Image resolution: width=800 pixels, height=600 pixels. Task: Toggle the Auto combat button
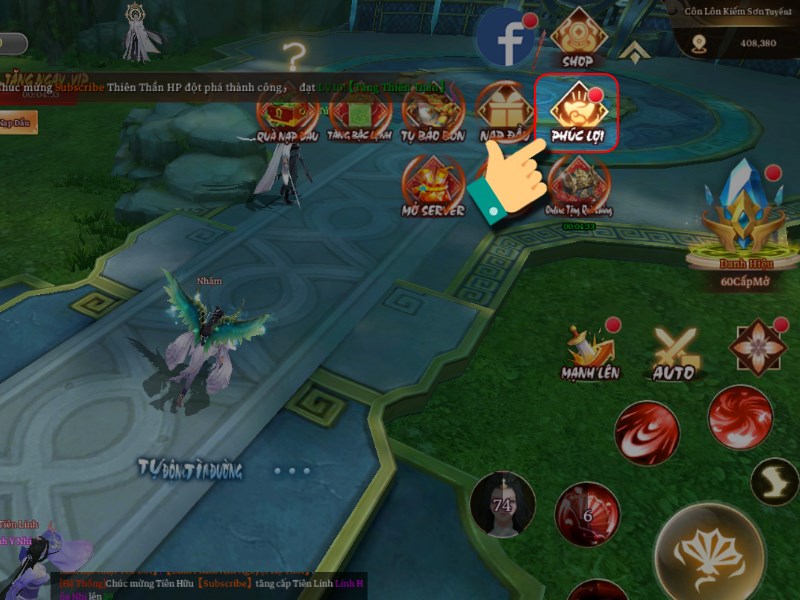pos(673,352)
